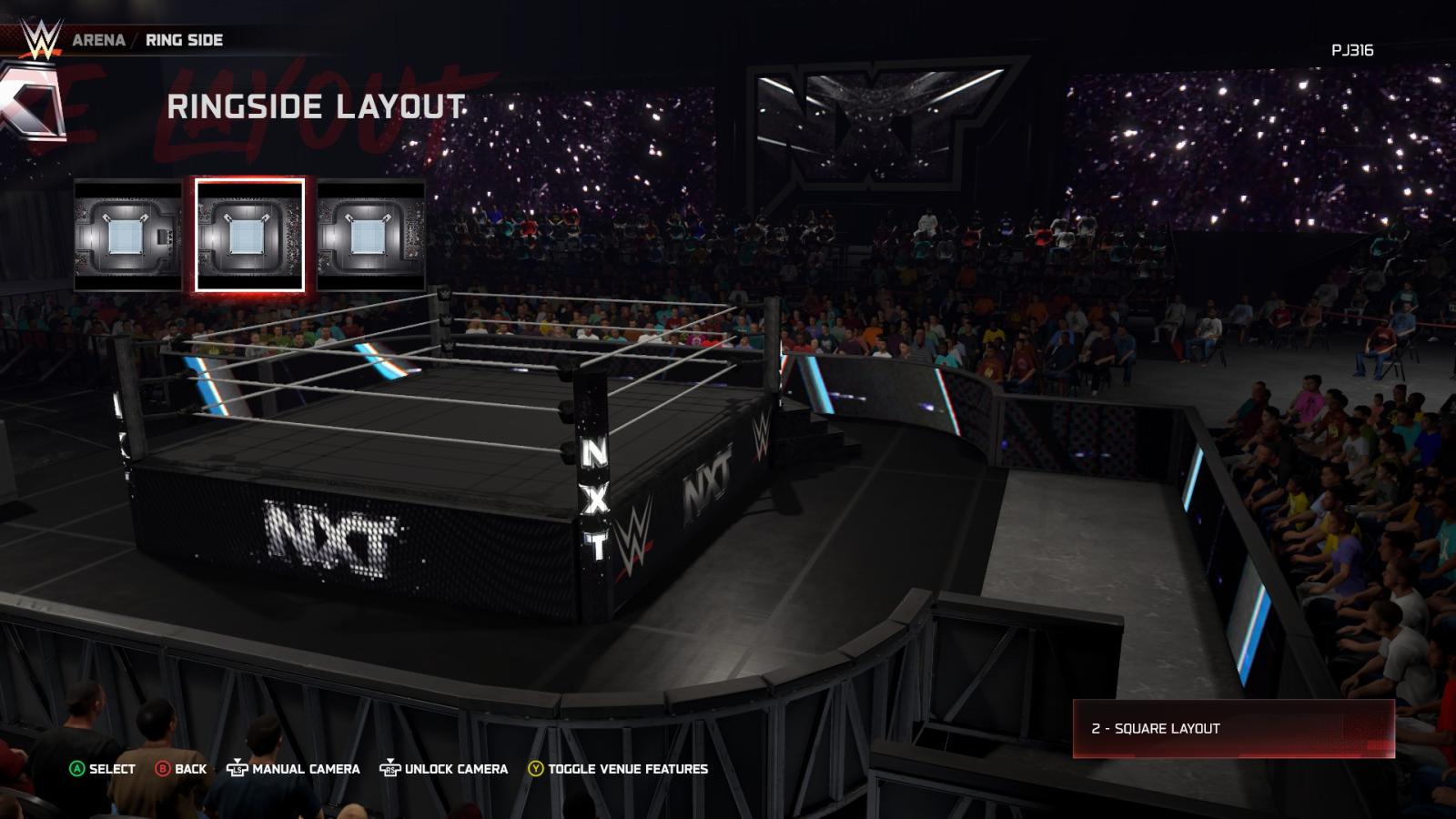The image size is (1456, 819).
Task: Choose the layout thumbnail with announcer table
Action: click(x=128, y=235)
